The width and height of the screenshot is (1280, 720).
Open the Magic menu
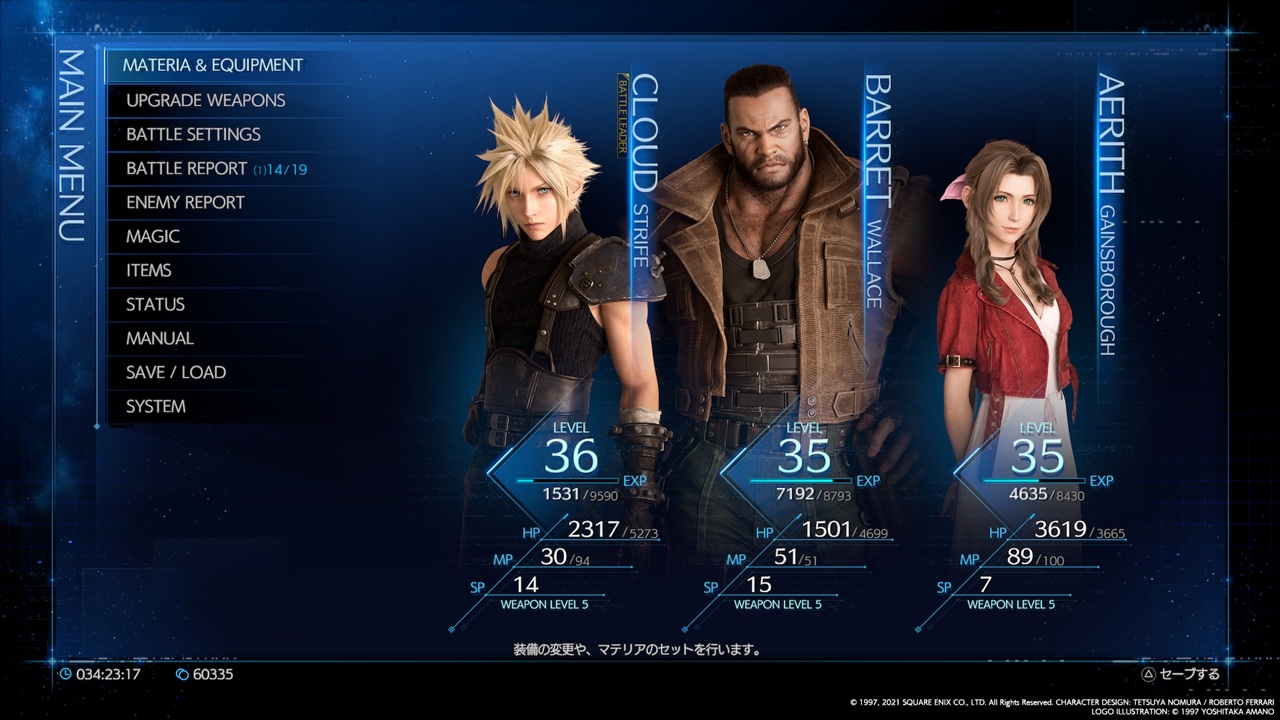pos(153,236)
